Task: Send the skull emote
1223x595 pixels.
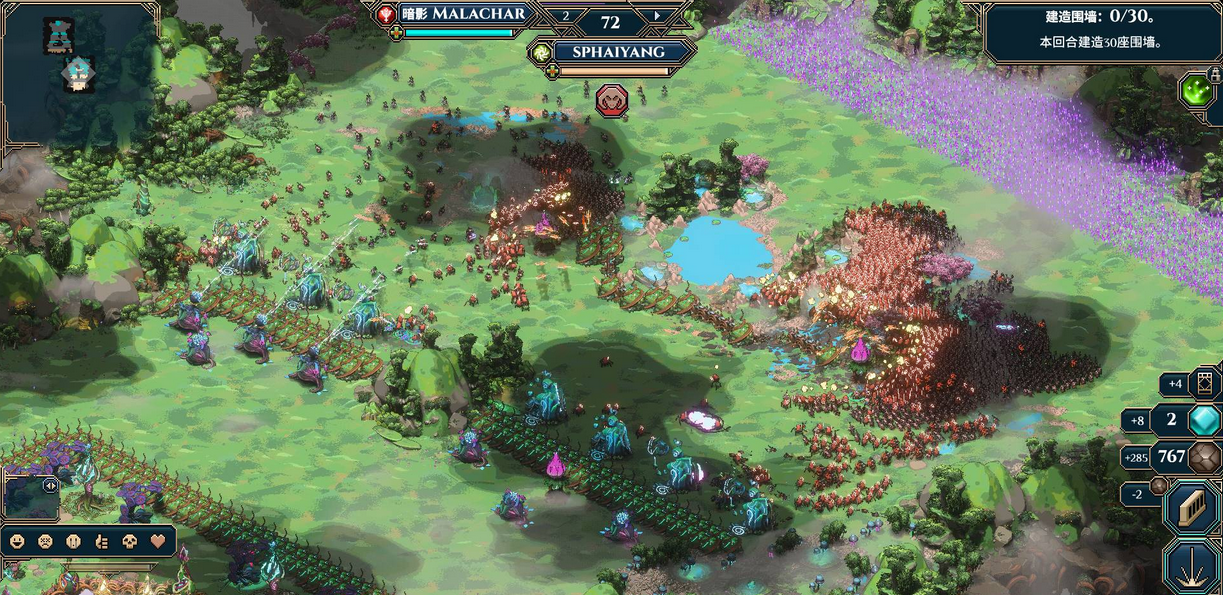Action: tap(129, 541)
